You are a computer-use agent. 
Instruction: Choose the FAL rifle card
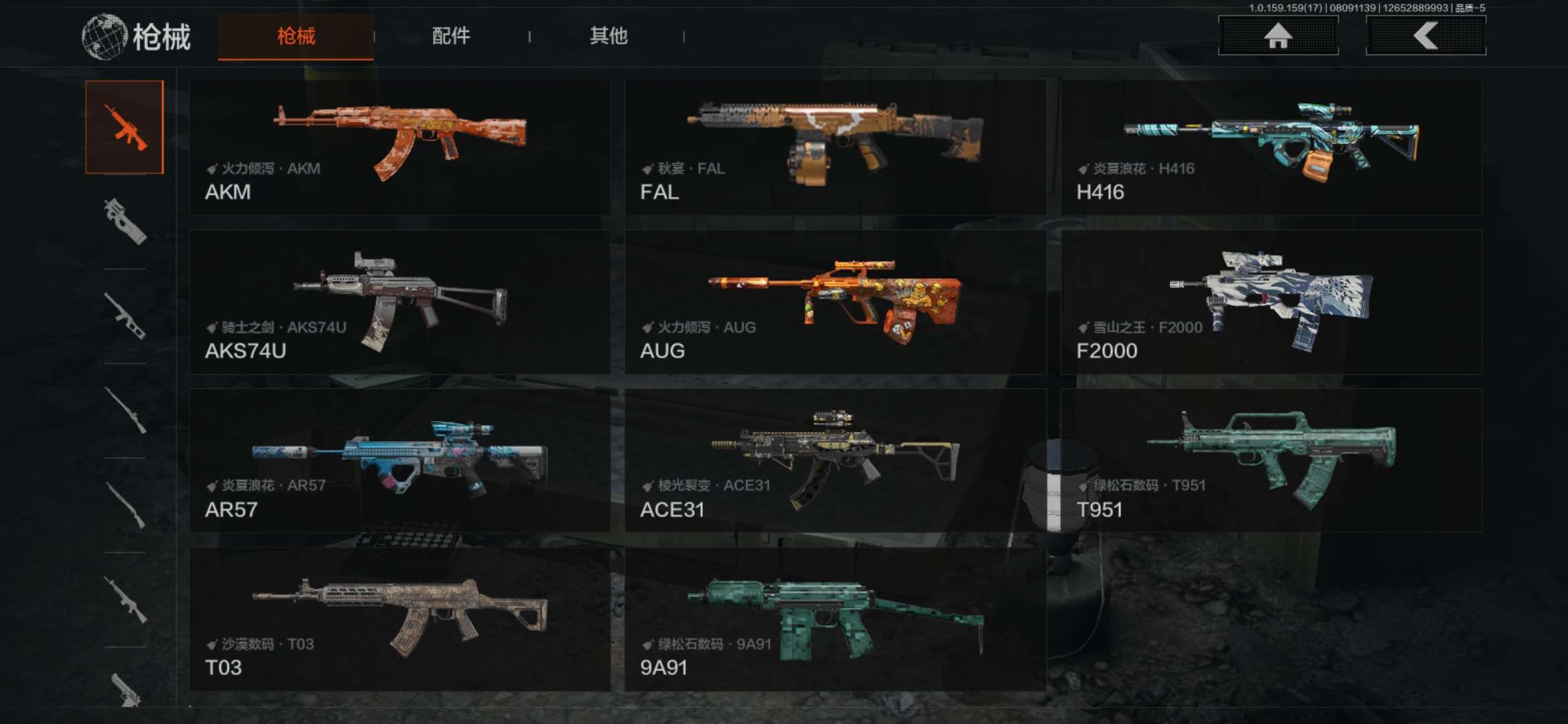(x=835, y=148)
